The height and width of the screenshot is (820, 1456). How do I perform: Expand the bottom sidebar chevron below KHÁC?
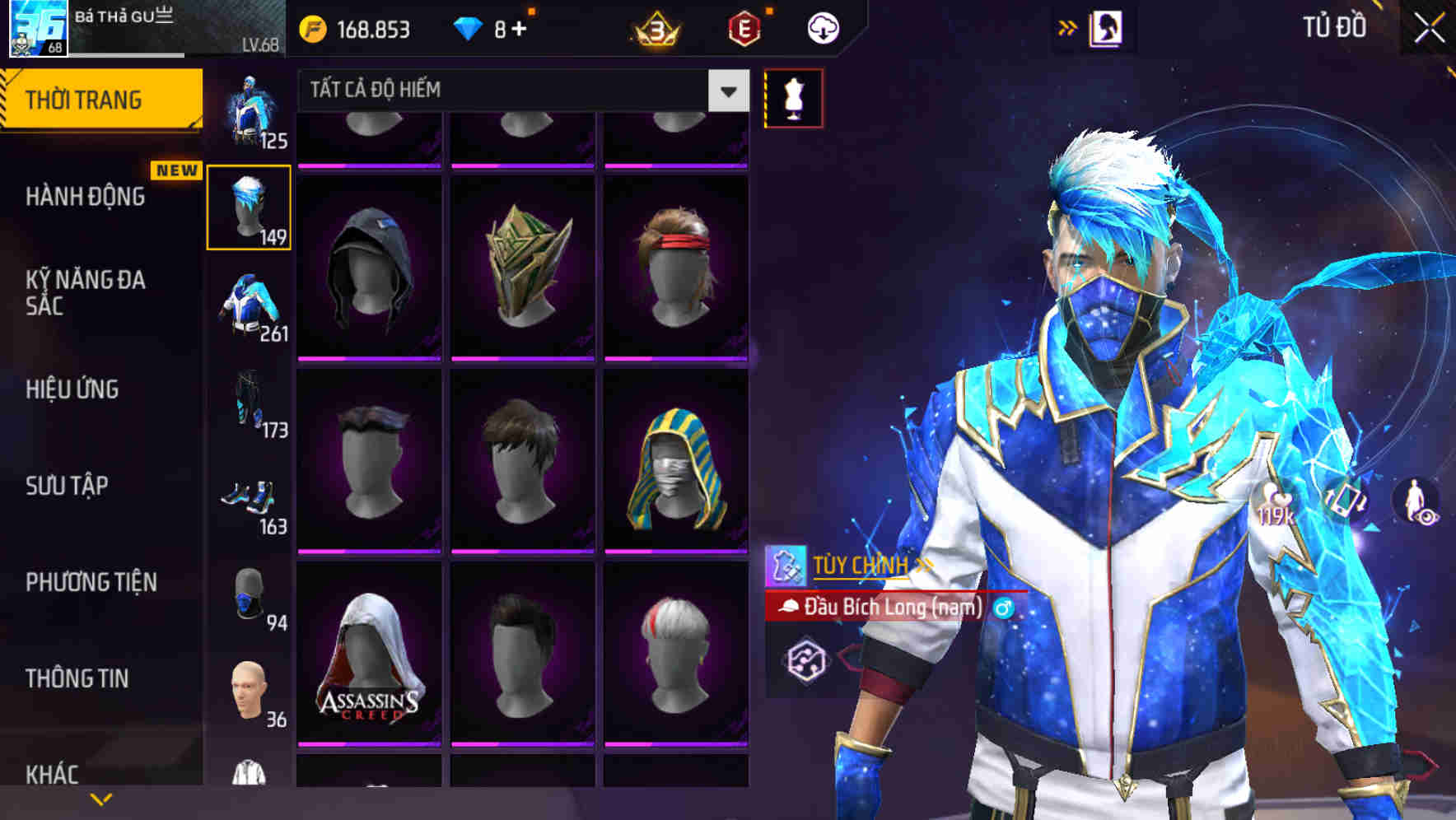pos(101,798)
